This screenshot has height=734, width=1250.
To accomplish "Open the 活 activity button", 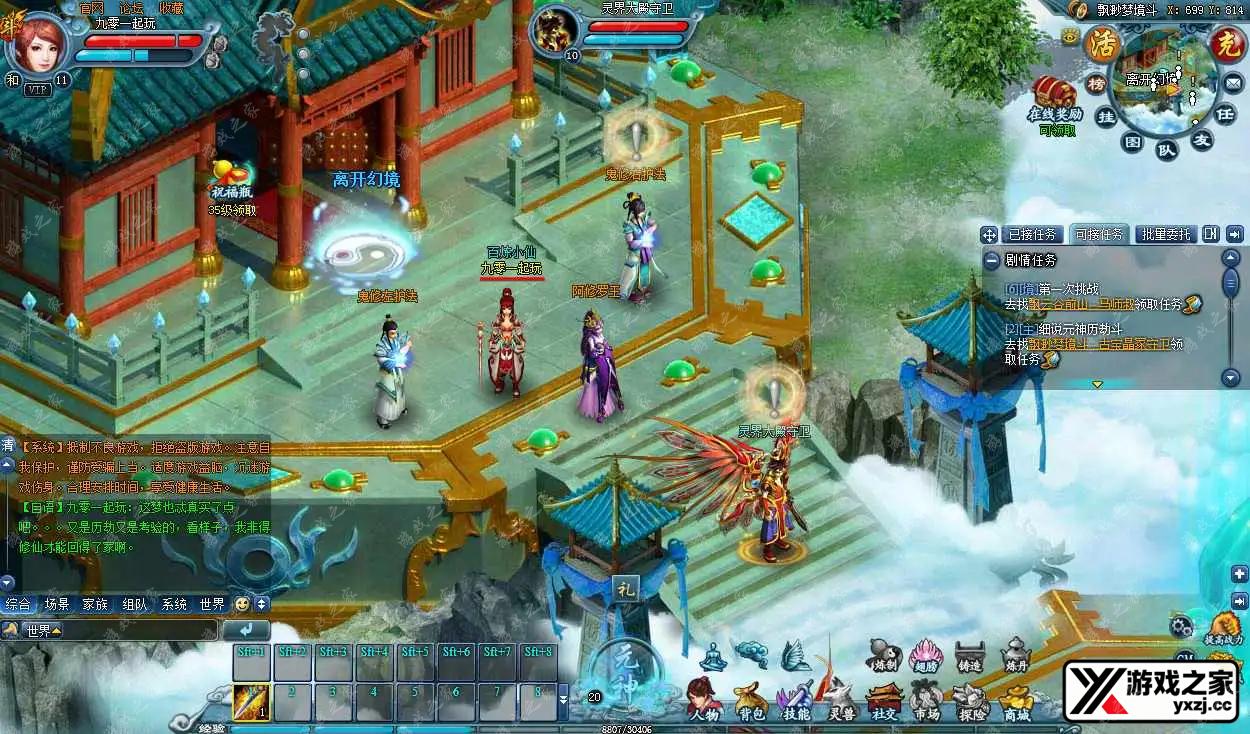I will pyautogui.click(x=1103, y=44).
